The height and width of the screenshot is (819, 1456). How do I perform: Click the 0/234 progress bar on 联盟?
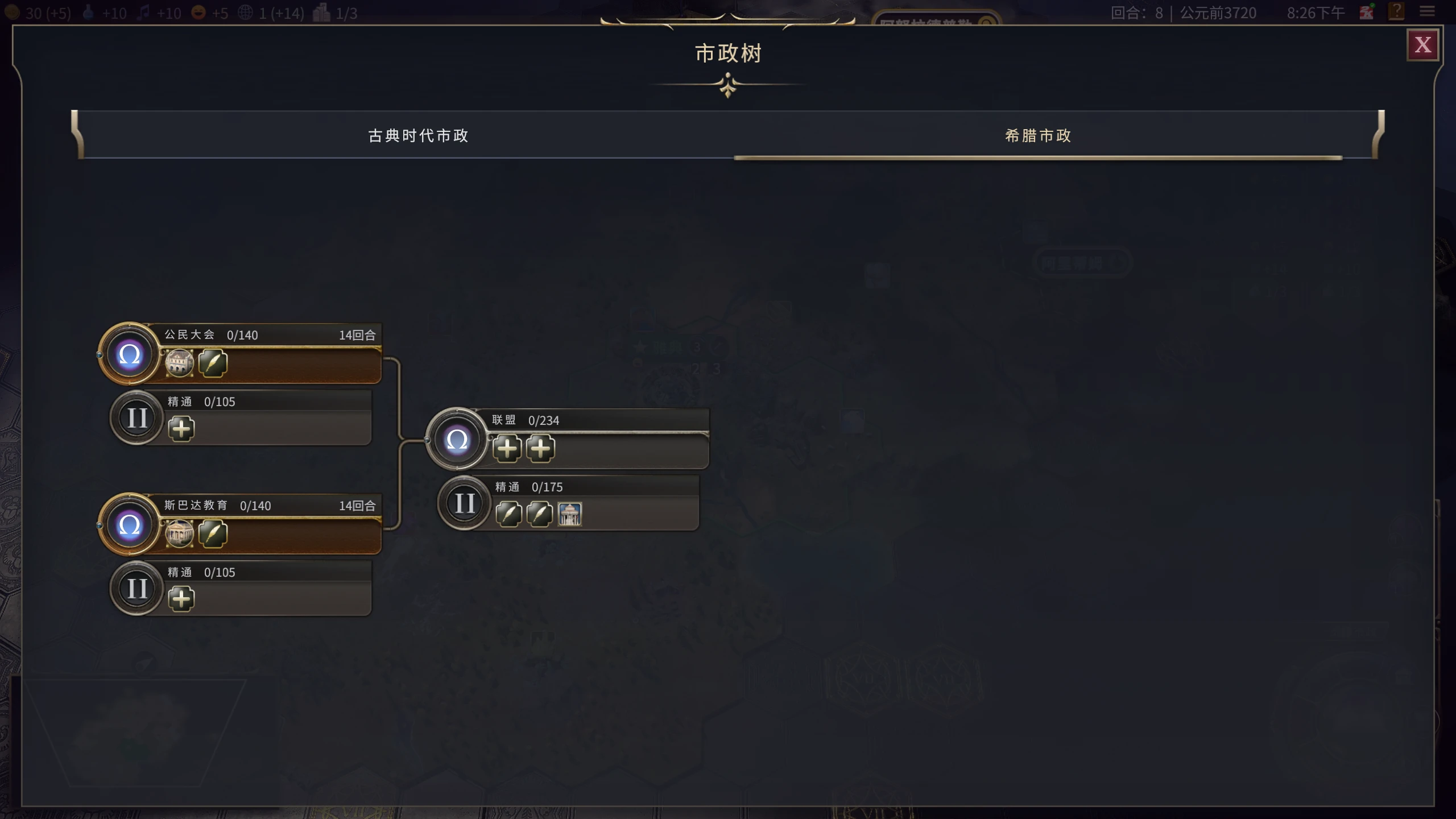point(597,420)
